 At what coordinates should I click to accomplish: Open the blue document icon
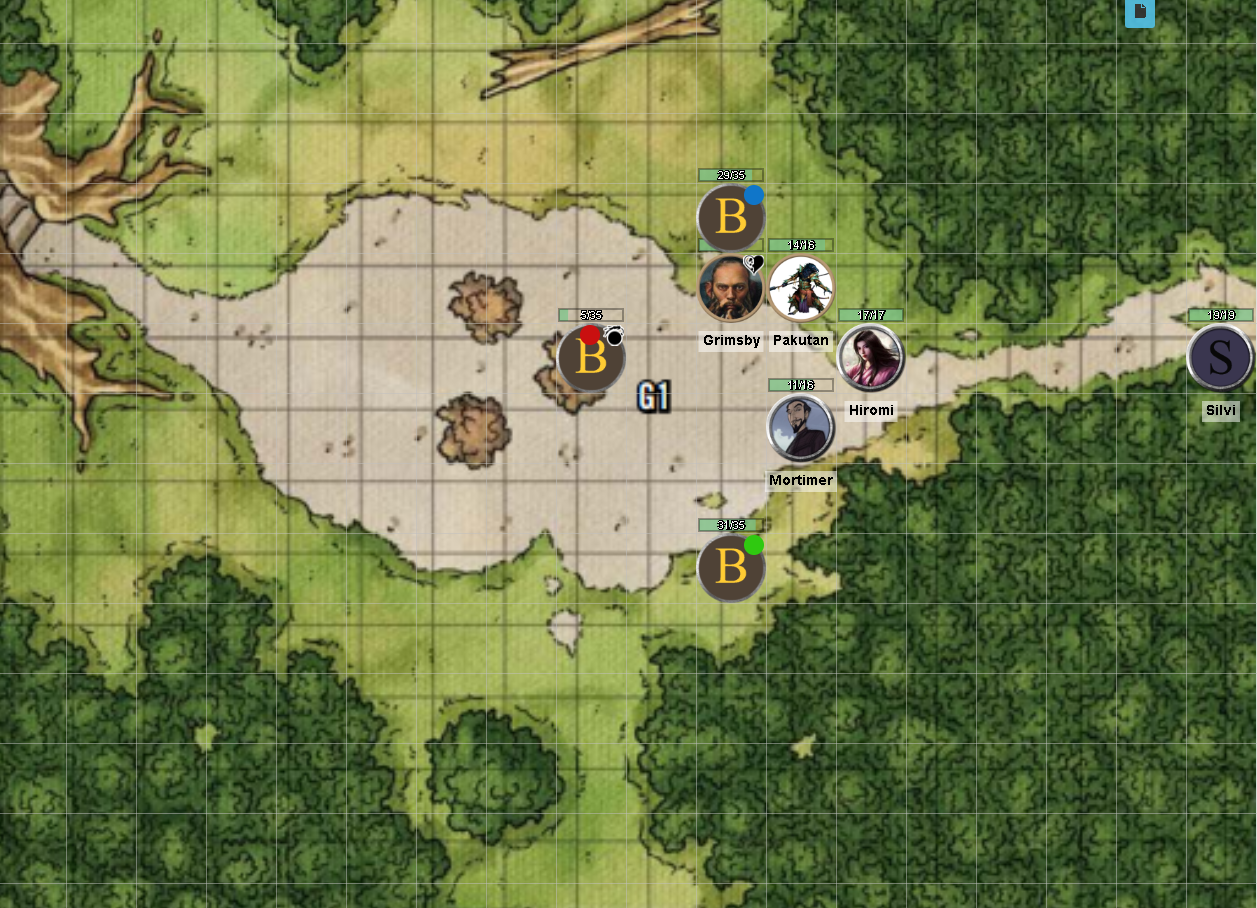point(1140,12)
